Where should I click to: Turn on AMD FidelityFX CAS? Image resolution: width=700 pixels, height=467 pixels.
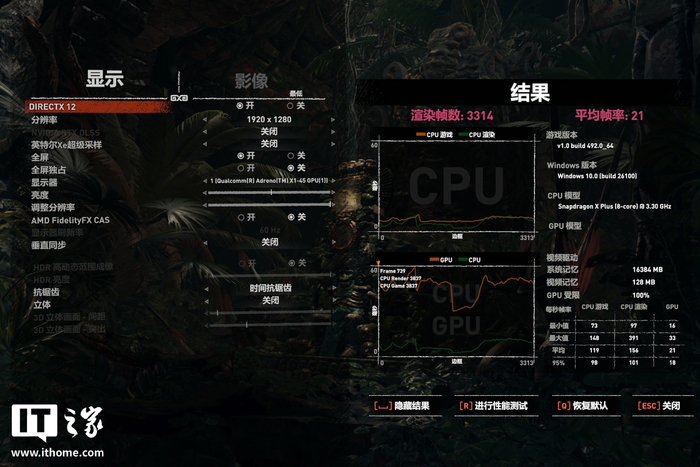tap(241, 217)
